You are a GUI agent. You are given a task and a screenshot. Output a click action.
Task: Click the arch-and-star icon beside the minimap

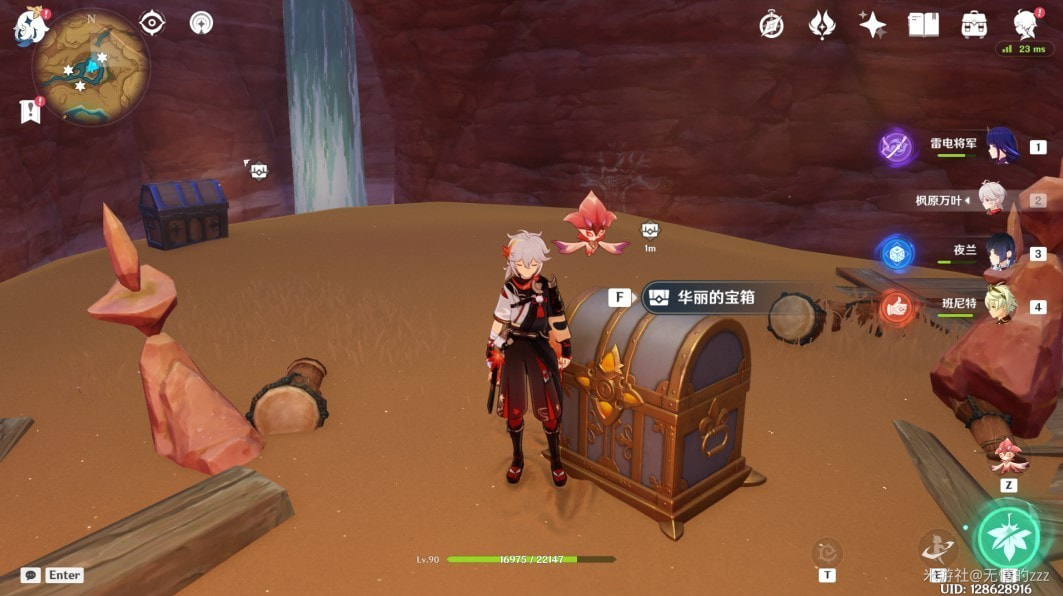pyautogui.click(x=201, y=23)
